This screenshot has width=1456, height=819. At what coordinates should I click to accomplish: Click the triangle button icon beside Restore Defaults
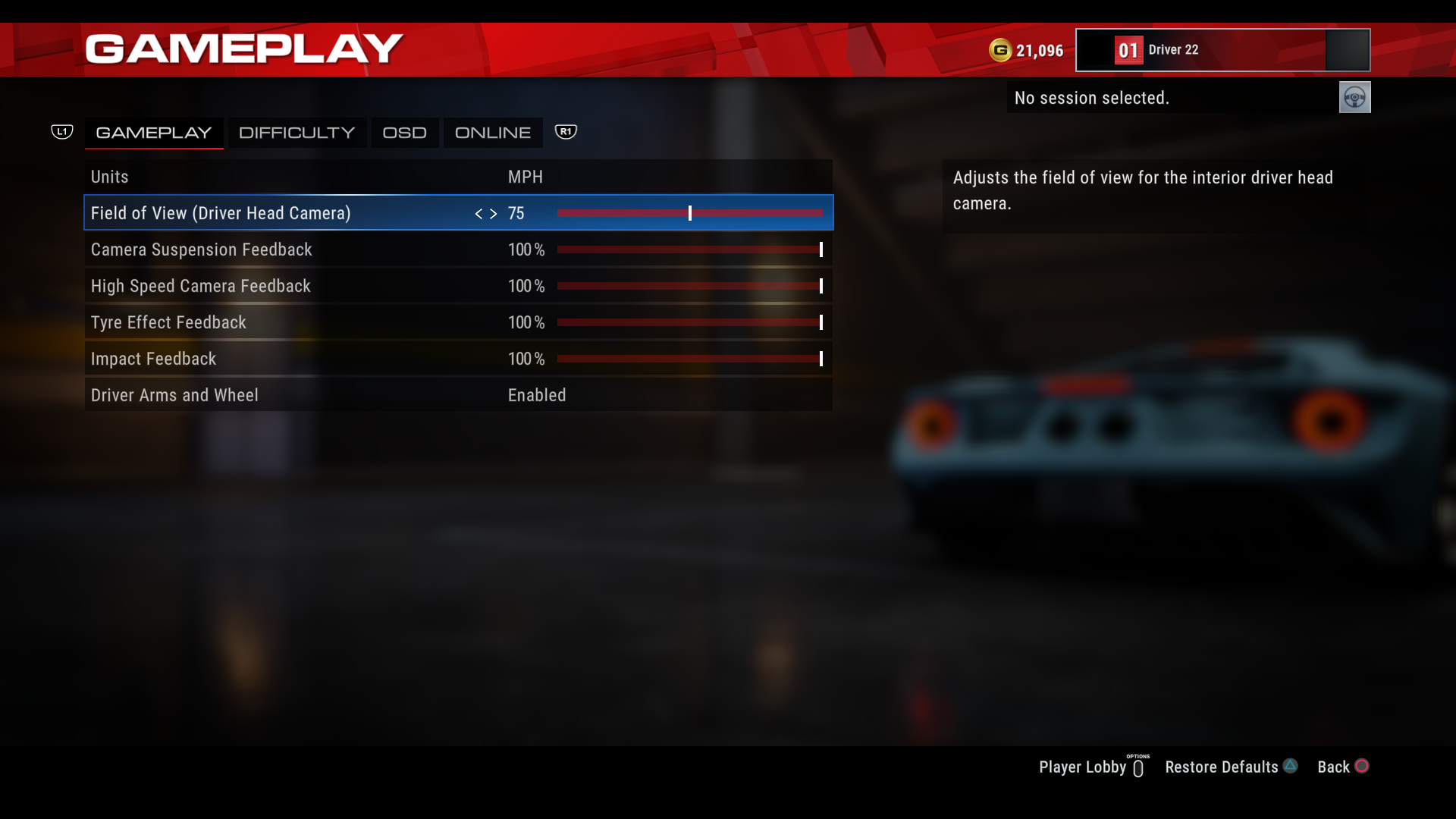point(1289,766)
